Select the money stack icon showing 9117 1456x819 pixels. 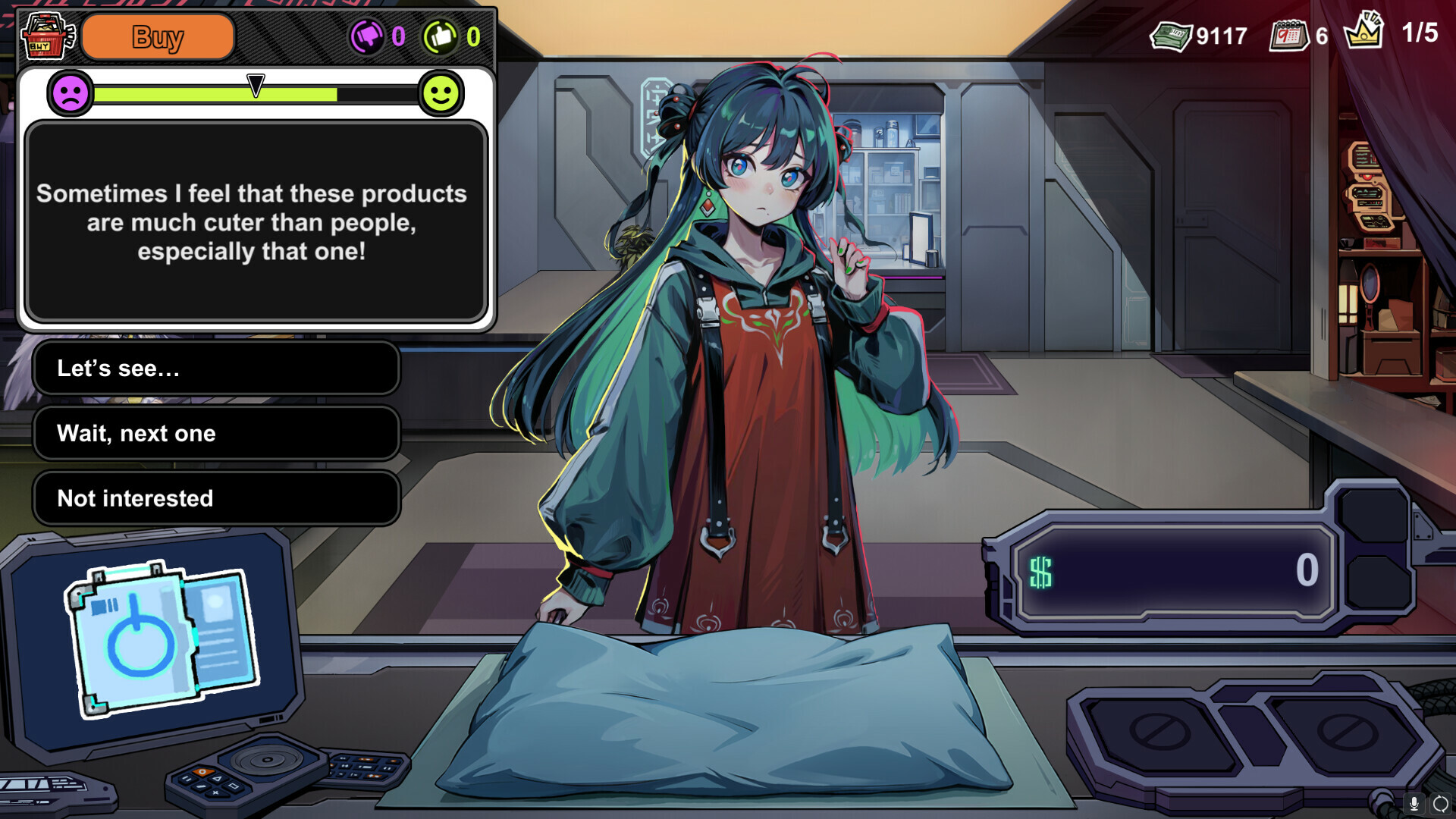pos(1172,33)
